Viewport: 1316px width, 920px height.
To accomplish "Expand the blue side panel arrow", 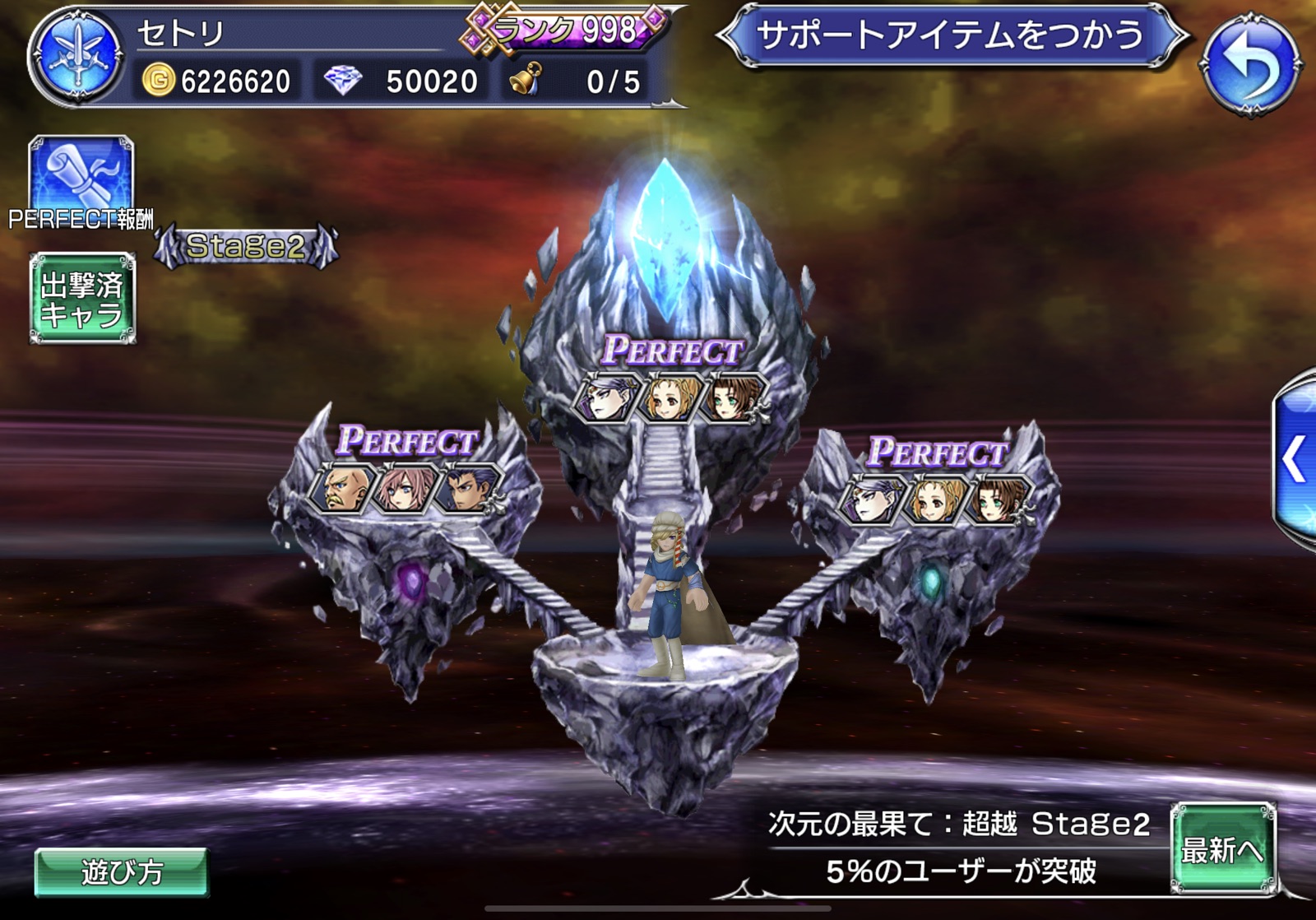I will coord(1295,459).
